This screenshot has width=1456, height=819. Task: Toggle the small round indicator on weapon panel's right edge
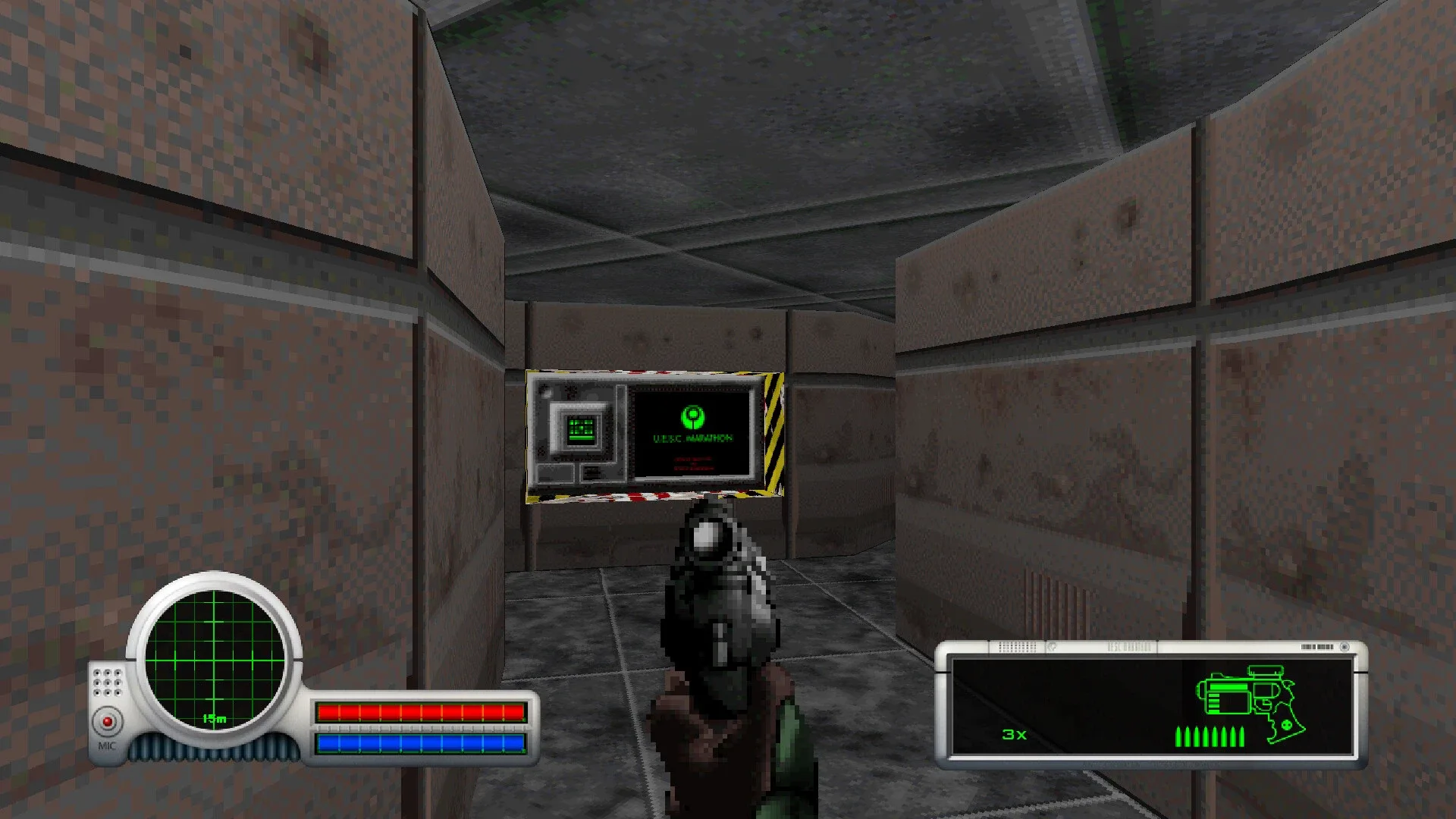(1345, 645)
